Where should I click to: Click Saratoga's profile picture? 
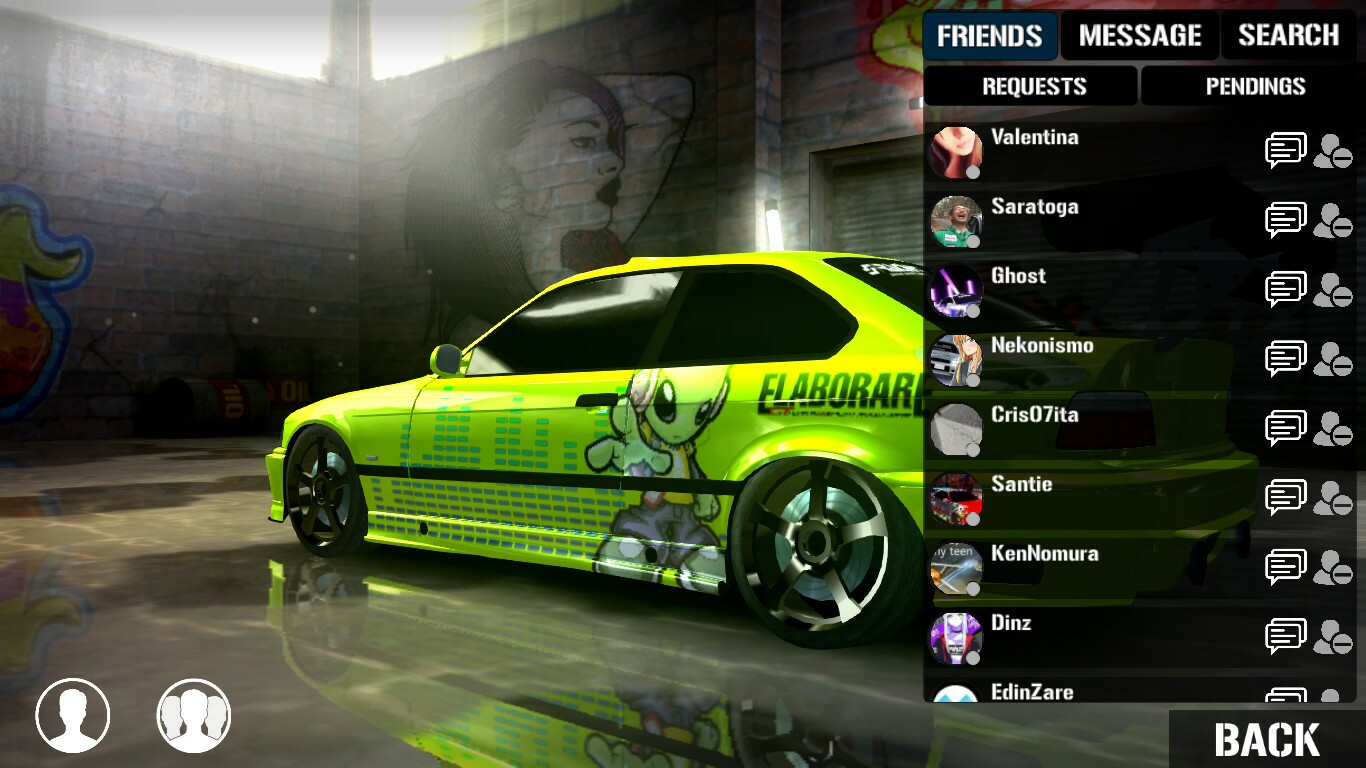coord(954,219)
